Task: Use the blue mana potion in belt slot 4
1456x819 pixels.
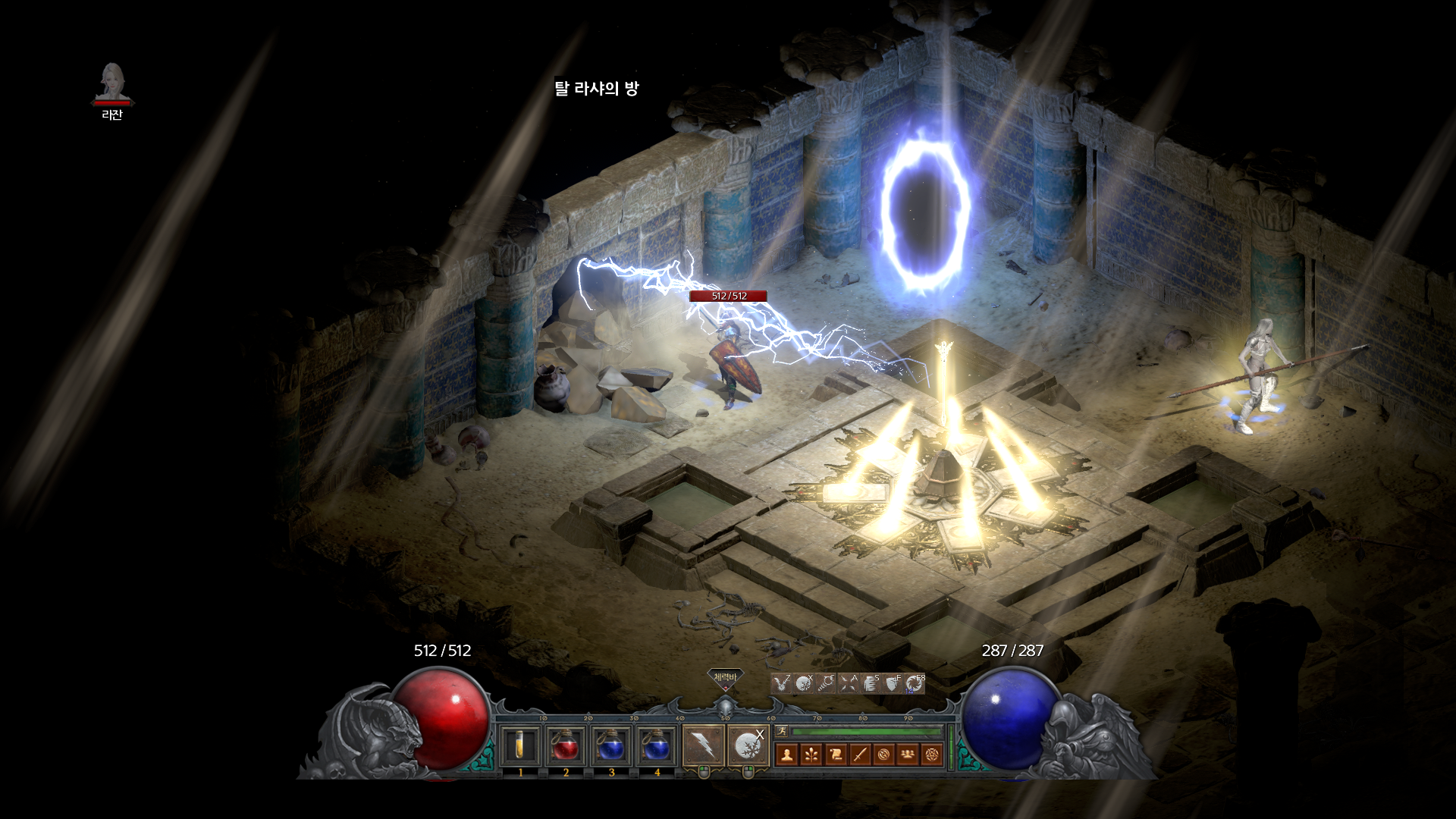Action: click(657, 746)
